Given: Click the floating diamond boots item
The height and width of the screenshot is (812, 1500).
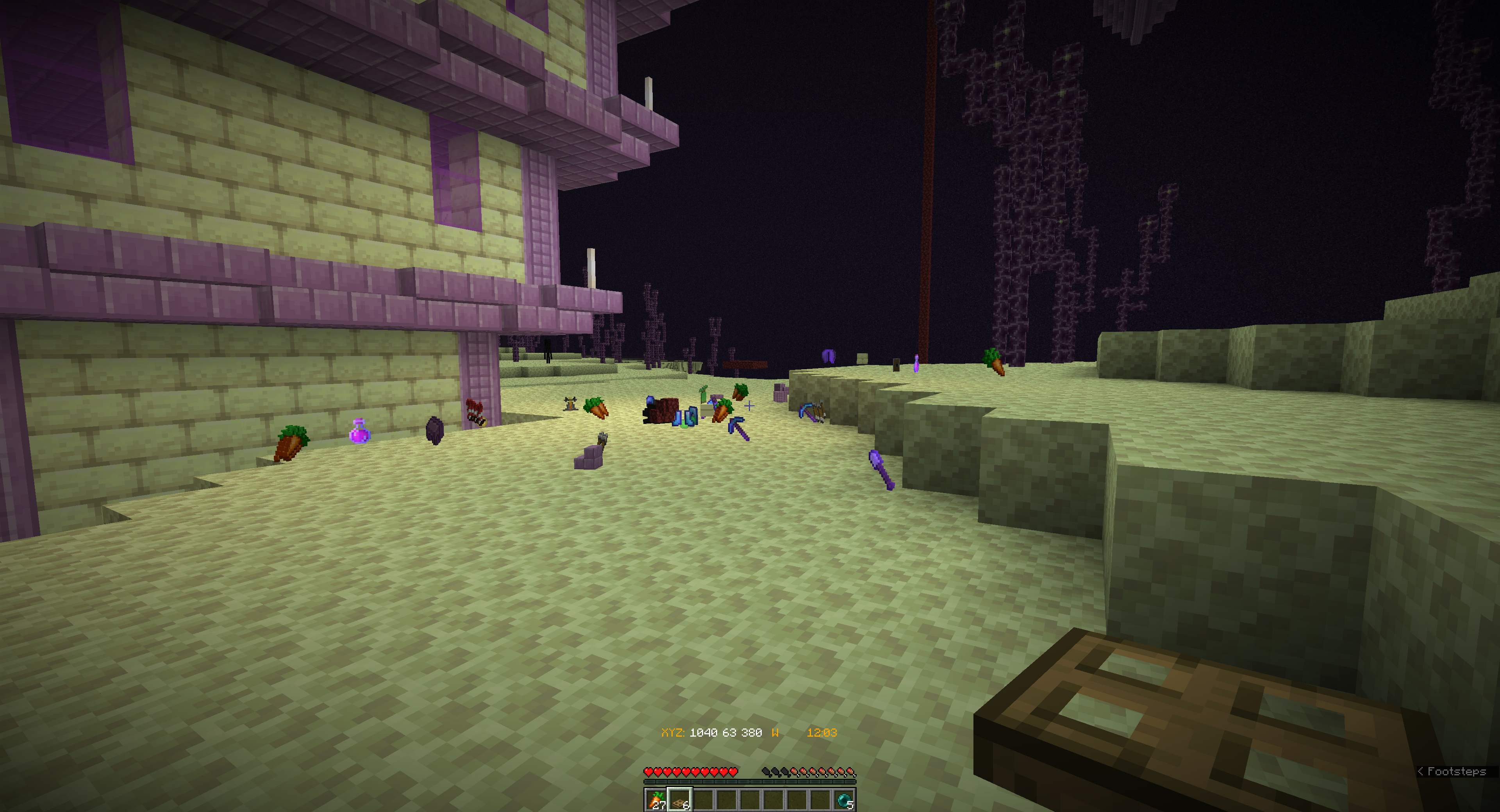Looking at the screenshot, I should [x=685, y=418].
